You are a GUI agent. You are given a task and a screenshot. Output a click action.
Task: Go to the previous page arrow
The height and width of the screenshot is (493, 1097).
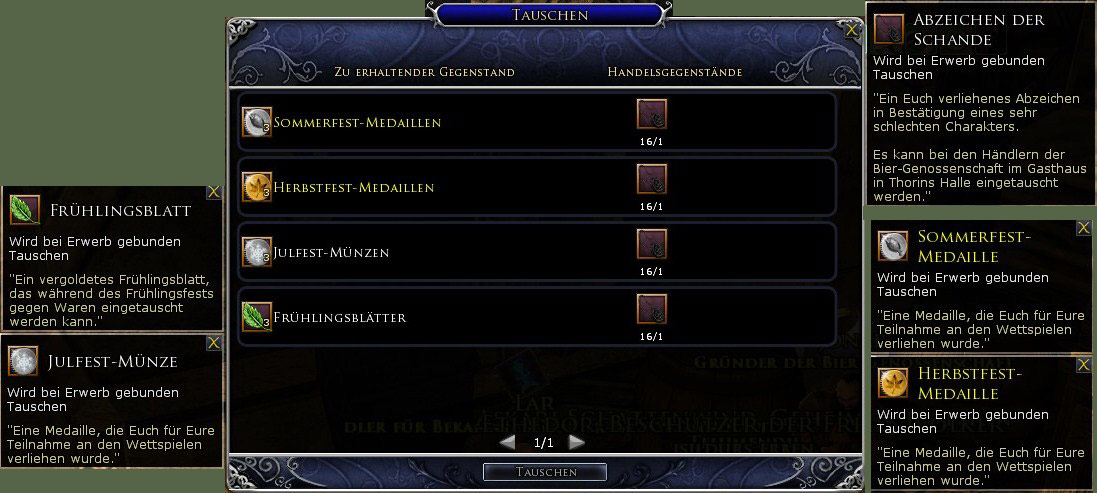tap(508, 442)
